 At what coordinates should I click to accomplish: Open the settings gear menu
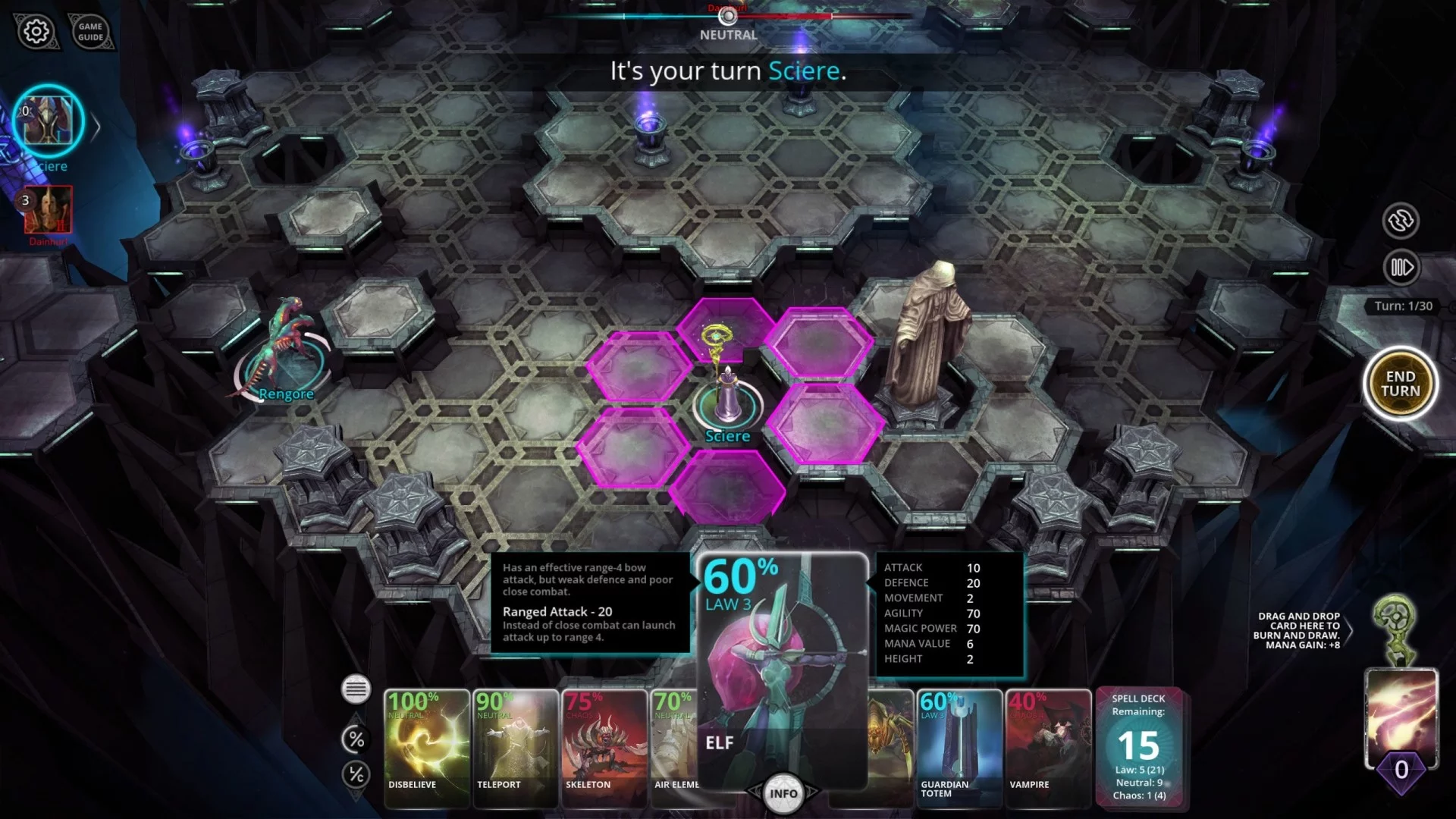(x=36, y=32)
